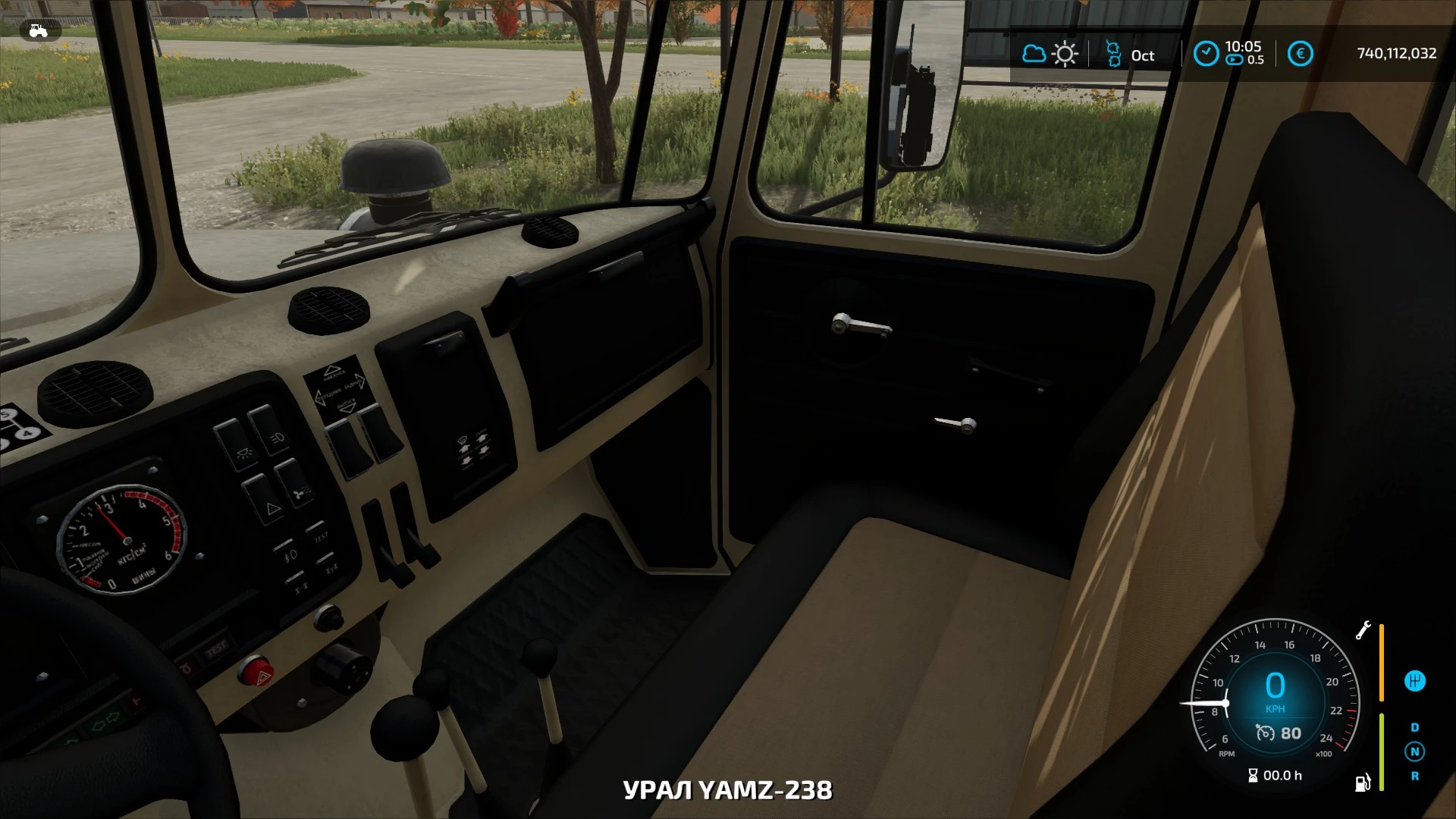Click the blue gearbox shifter icon
The image size is (1456, 819).
(1414, 681)
